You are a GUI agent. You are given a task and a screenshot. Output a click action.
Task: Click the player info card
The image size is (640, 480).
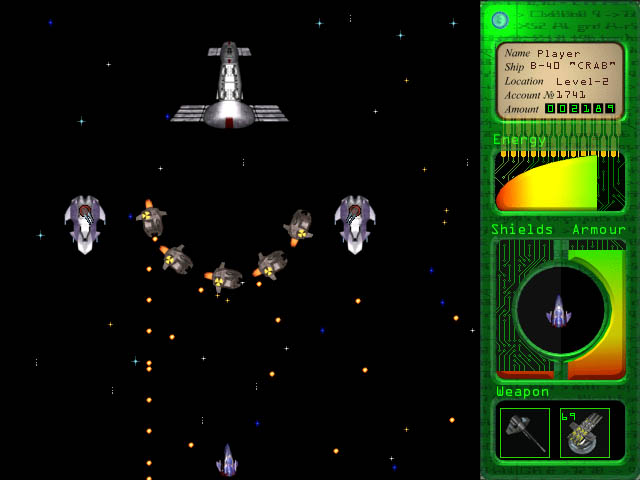click(560, 80)
